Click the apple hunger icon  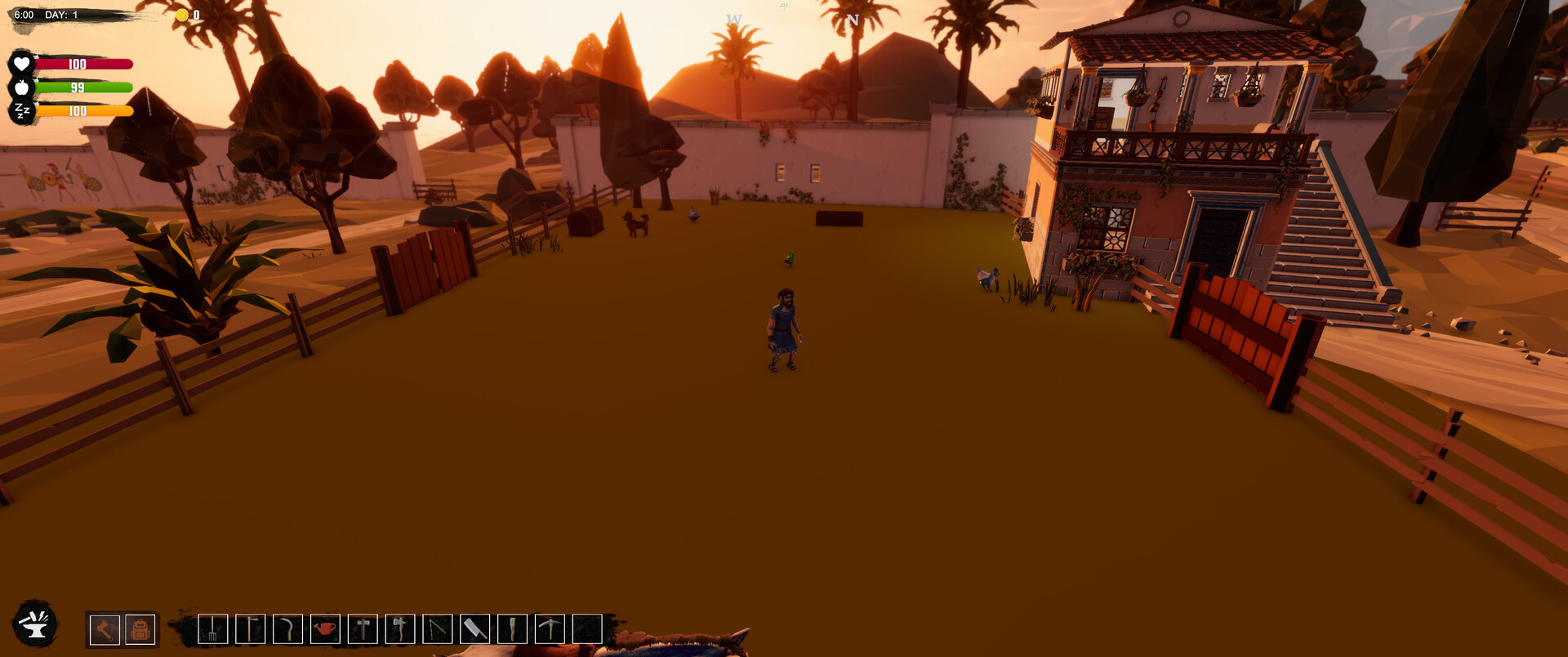click(x=22, y=87)
